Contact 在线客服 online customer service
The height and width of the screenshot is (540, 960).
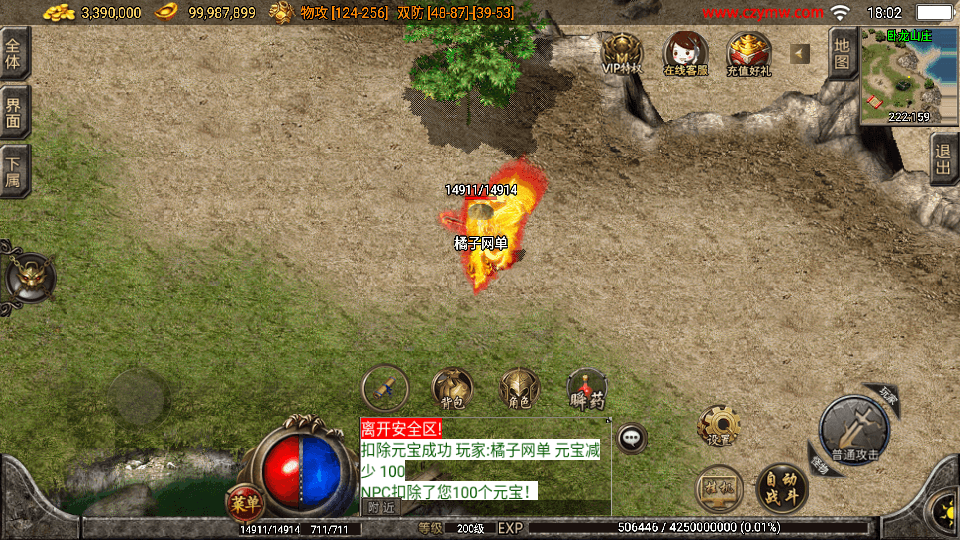pyautogui.click(x=685, y=53)
